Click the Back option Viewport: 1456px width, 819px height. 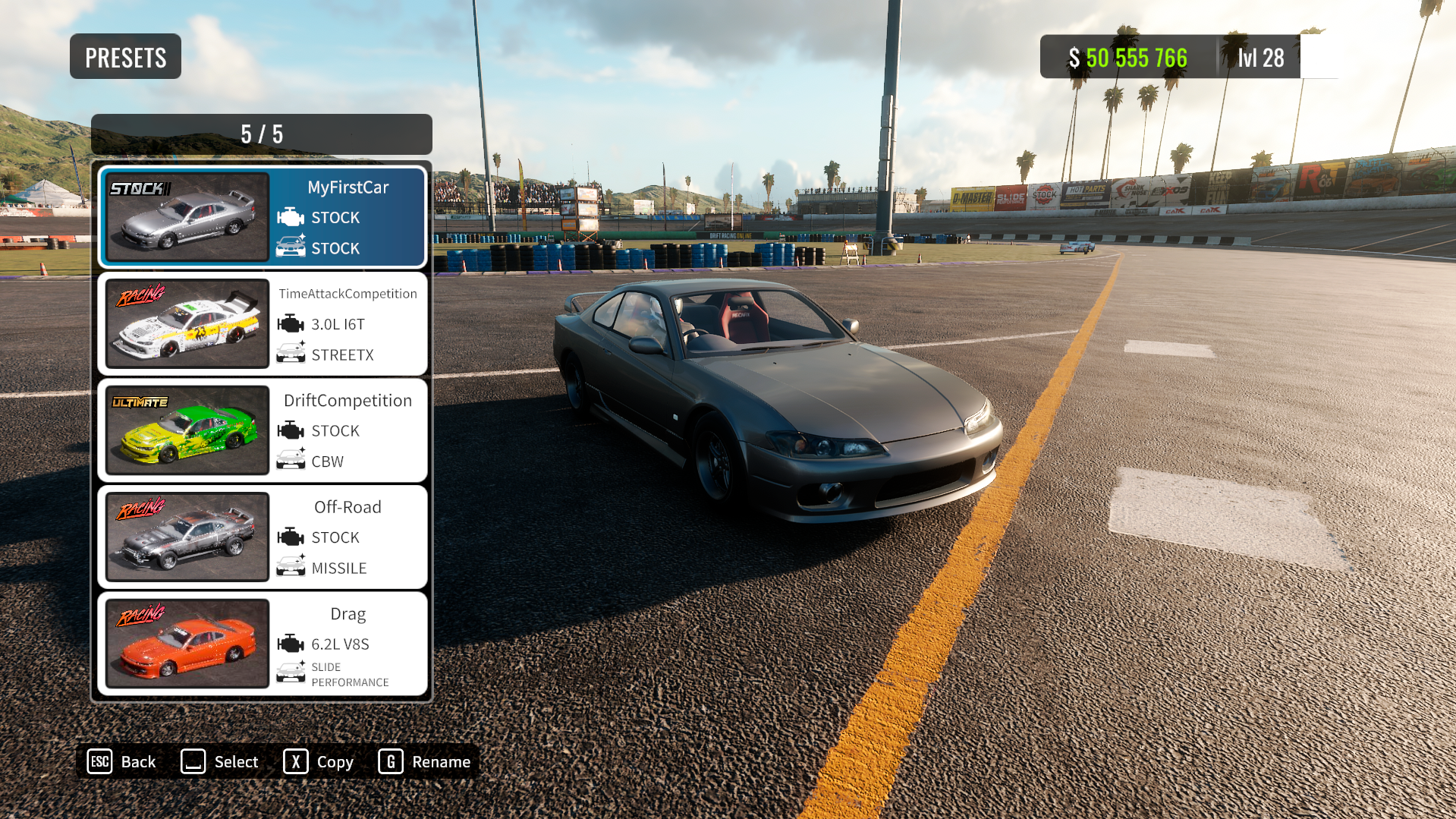tap(122, 761)
